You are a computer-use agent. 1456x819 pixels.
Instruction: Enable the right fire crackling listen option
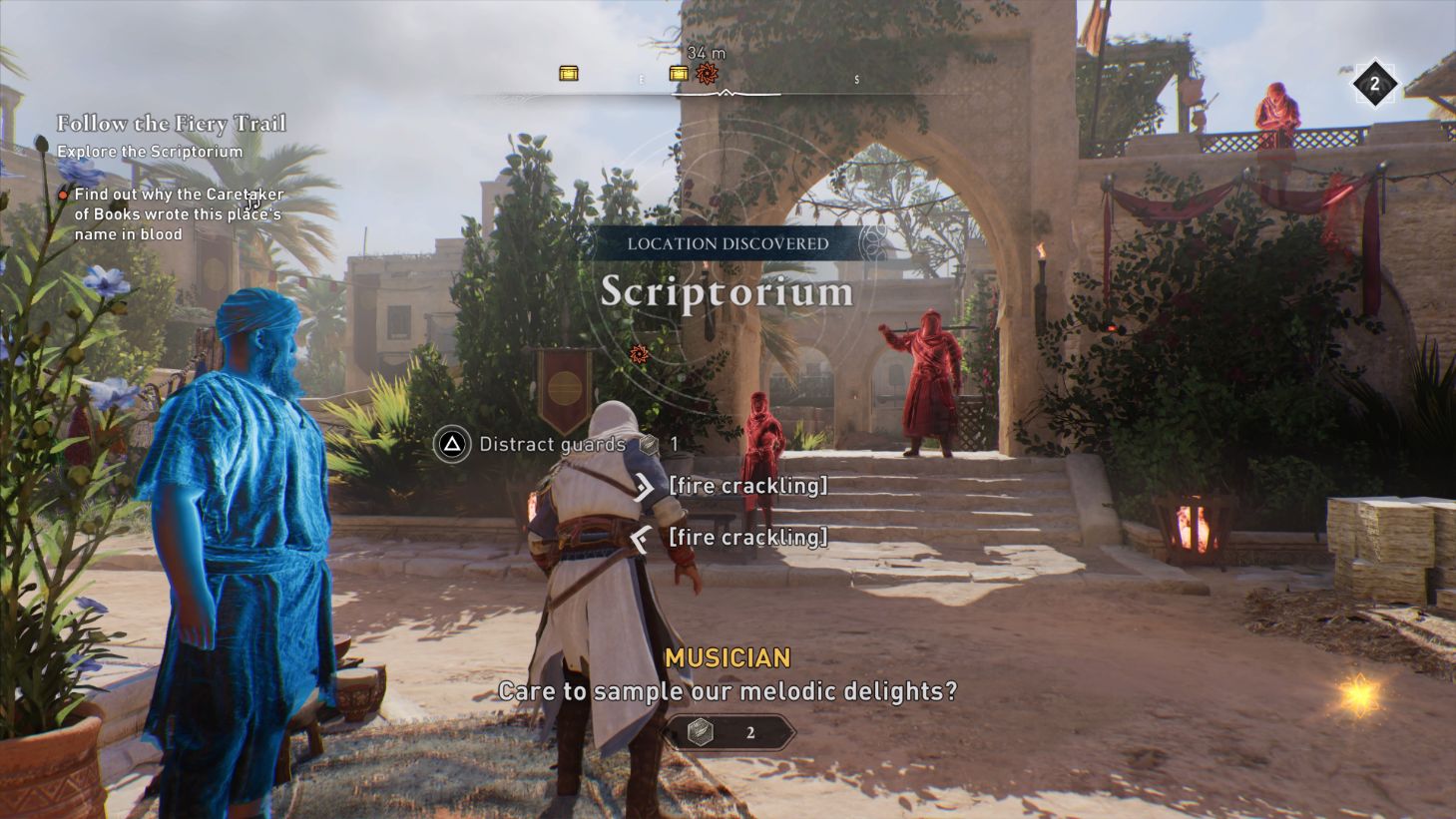[748, 486]
